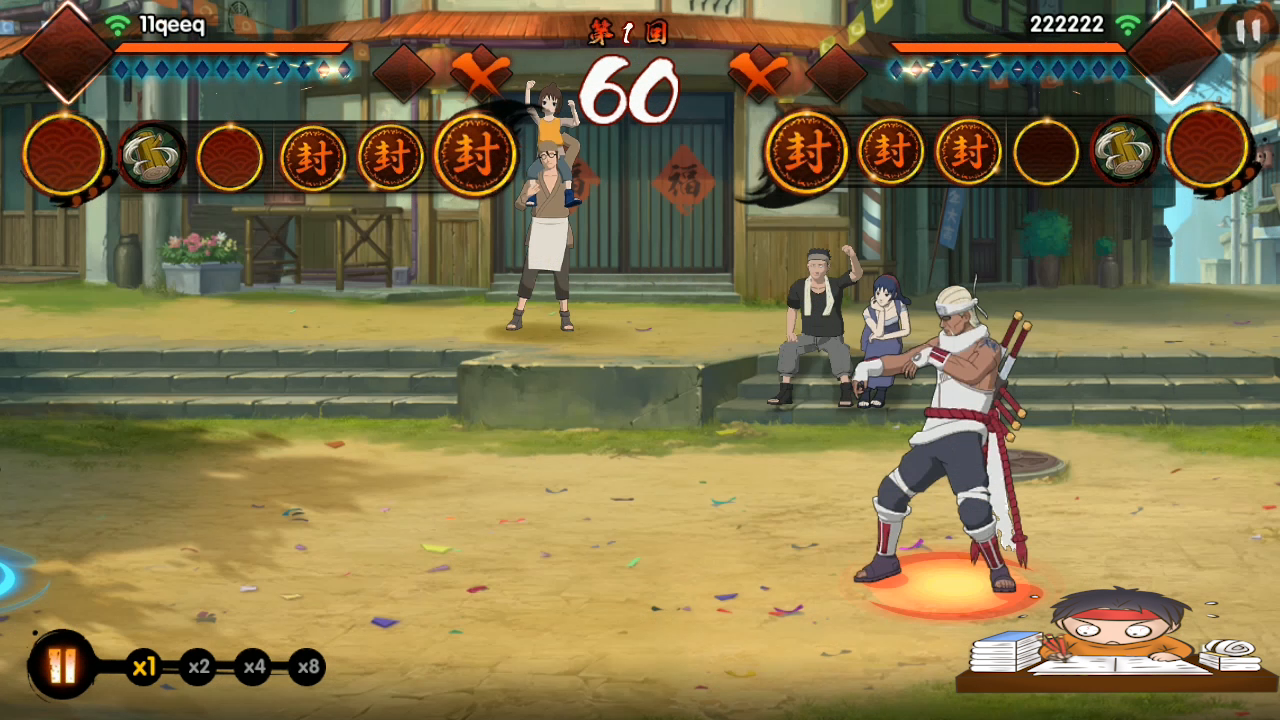Open the pause menu beside player 222222
The width and height of the screenshot is (1280, 720).
(1248, 31)
